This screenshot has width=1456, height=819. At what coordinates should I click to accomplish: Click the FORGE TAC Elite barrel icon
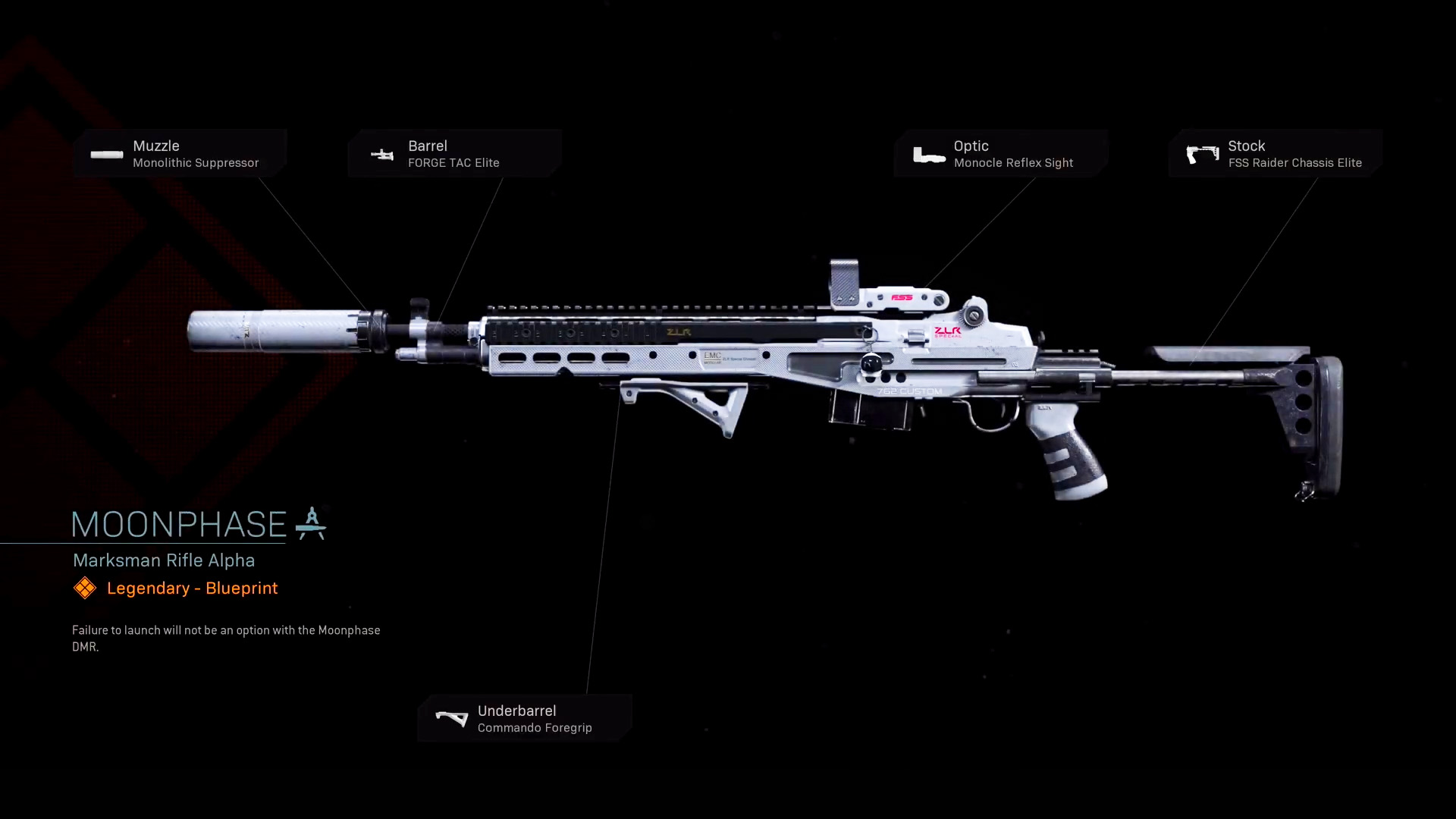click(383, 155)
